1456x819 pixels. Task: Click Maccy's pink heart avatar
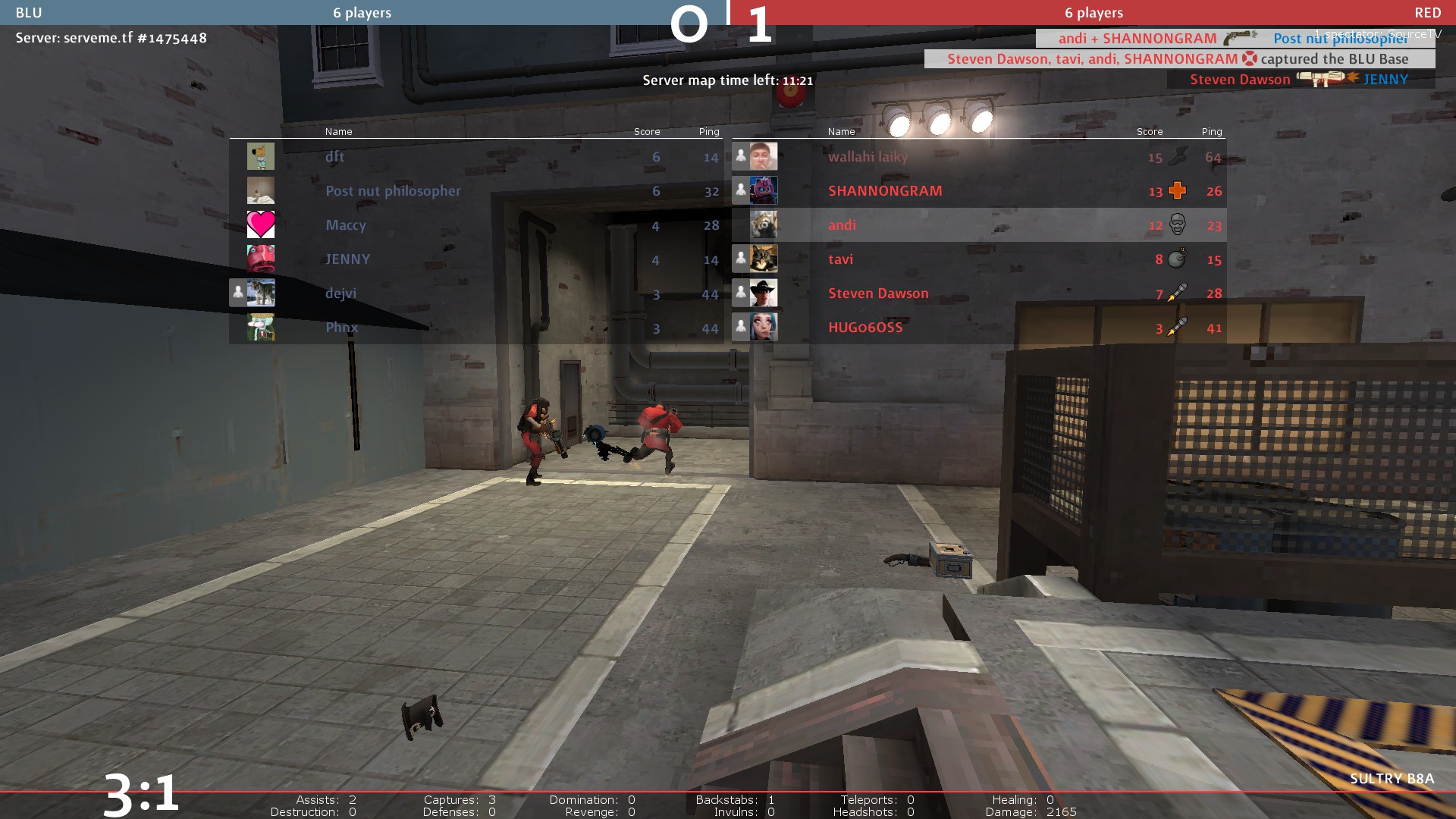pos(261,224)
